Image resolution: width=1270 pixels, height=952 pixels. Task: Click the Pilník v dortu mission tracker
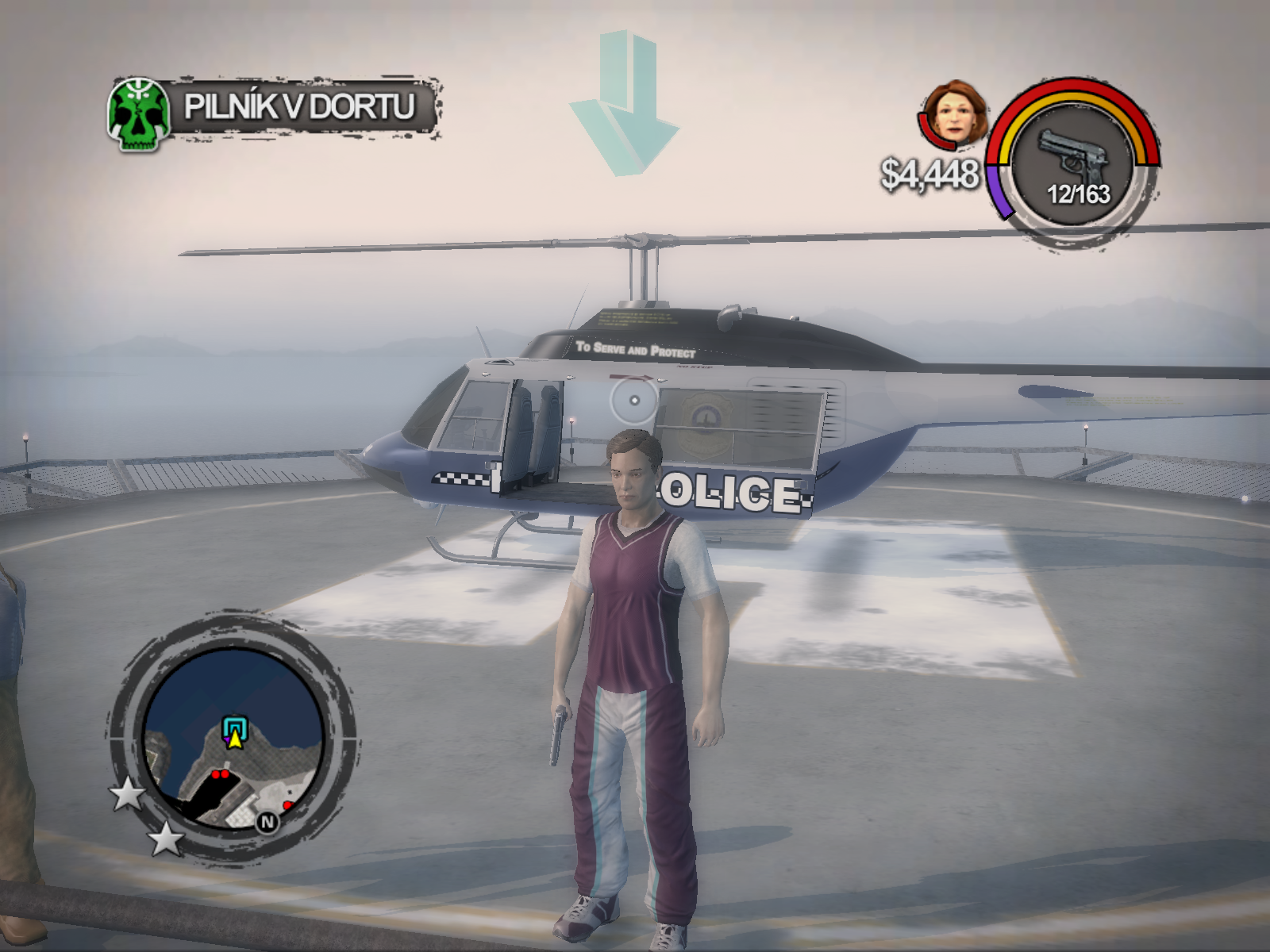pyautogui.click(x=299, y=107)
